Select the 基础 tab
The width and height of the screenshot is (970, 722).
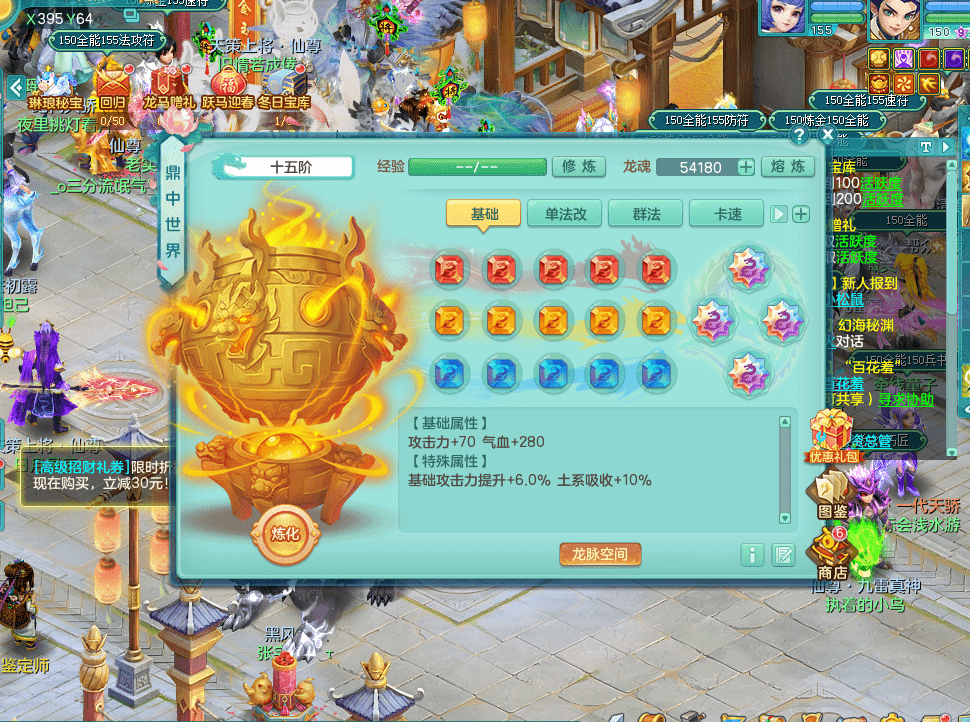click(x=484, y=214)
